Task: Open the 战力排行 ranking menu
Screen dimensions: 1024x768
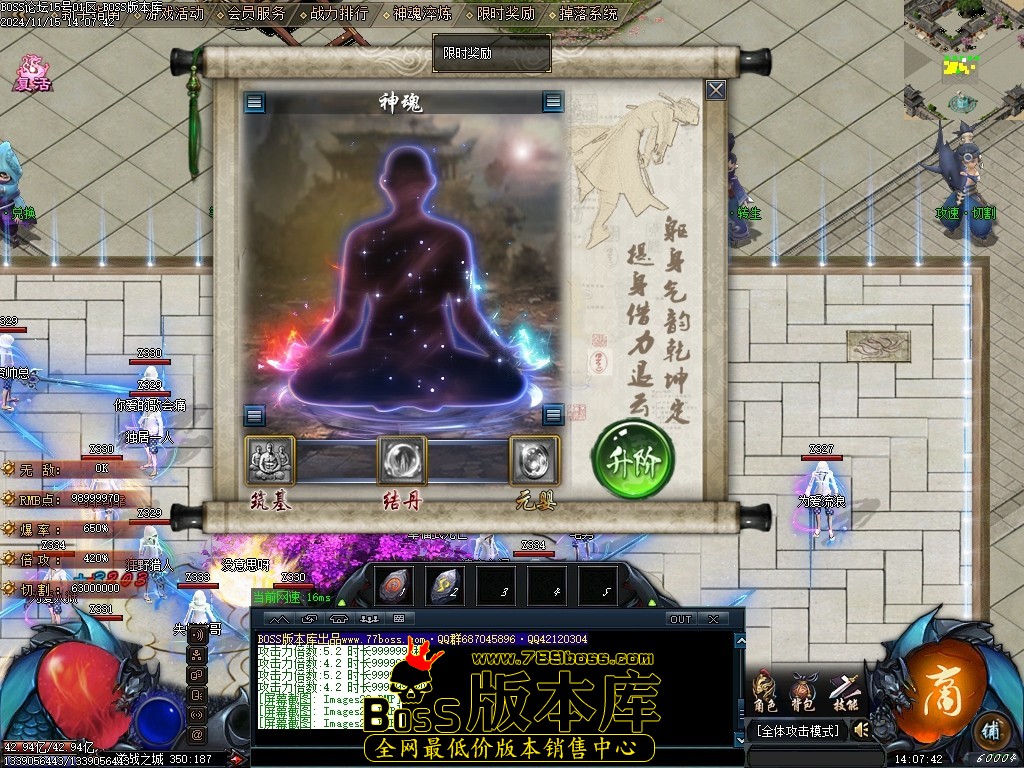Action: coord(339,14)
